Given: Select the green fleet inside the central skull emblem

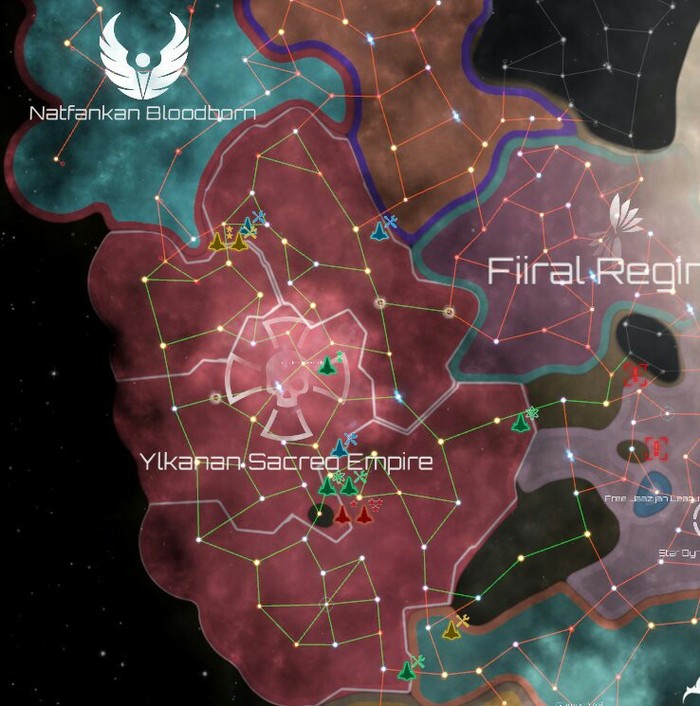Looking at the screenshot, I should pyautogui.click(x=326, y=366).
